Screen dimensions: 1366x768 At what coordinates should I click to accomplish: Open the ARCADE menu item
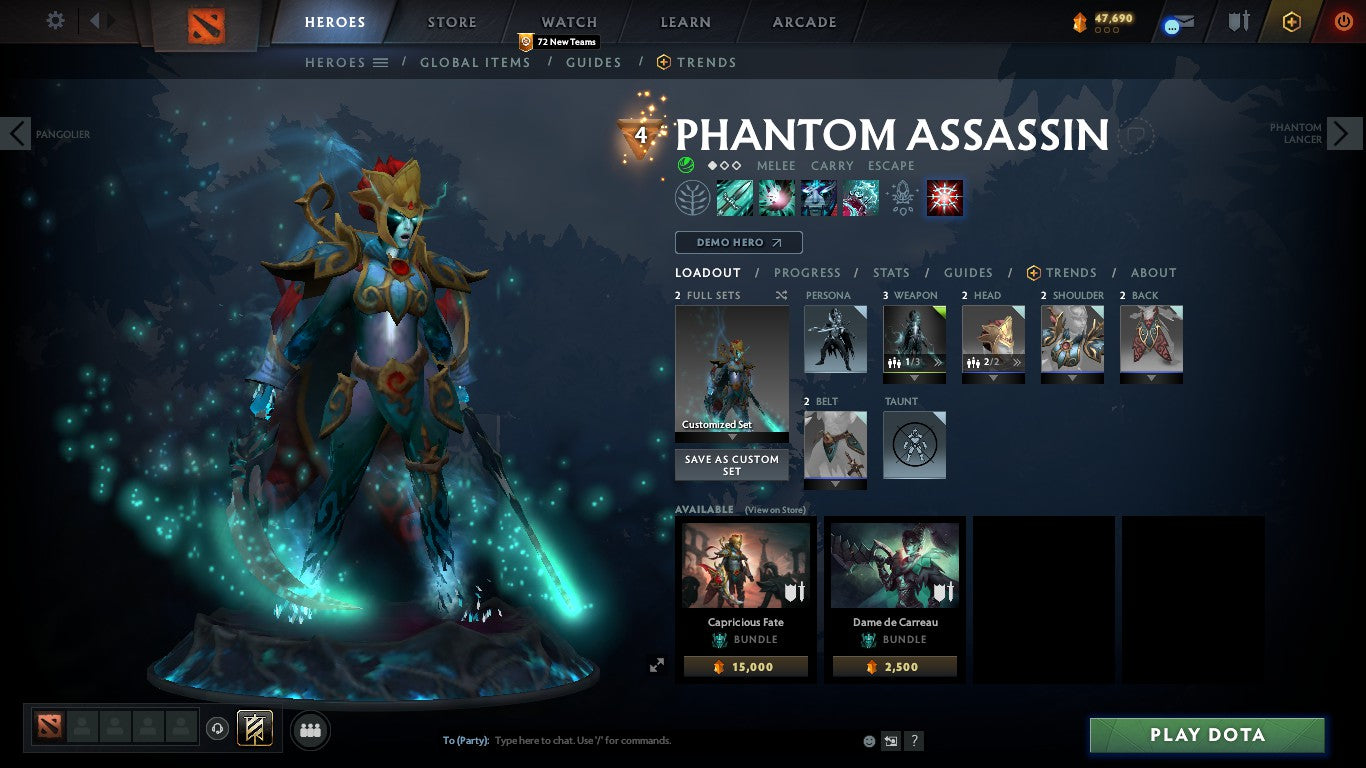coord(803,21)
